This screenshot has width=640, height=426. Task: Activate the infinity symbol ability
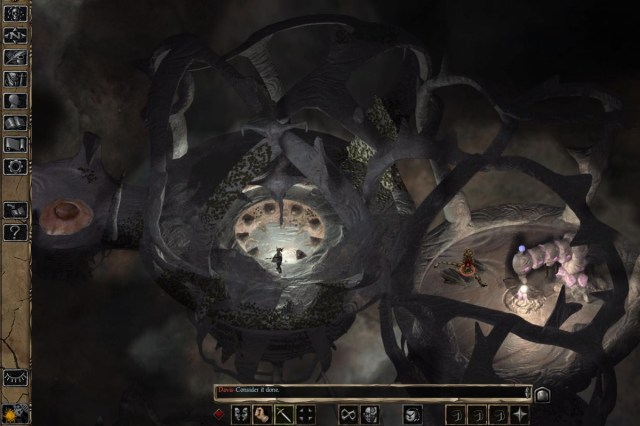coord(349,414)
